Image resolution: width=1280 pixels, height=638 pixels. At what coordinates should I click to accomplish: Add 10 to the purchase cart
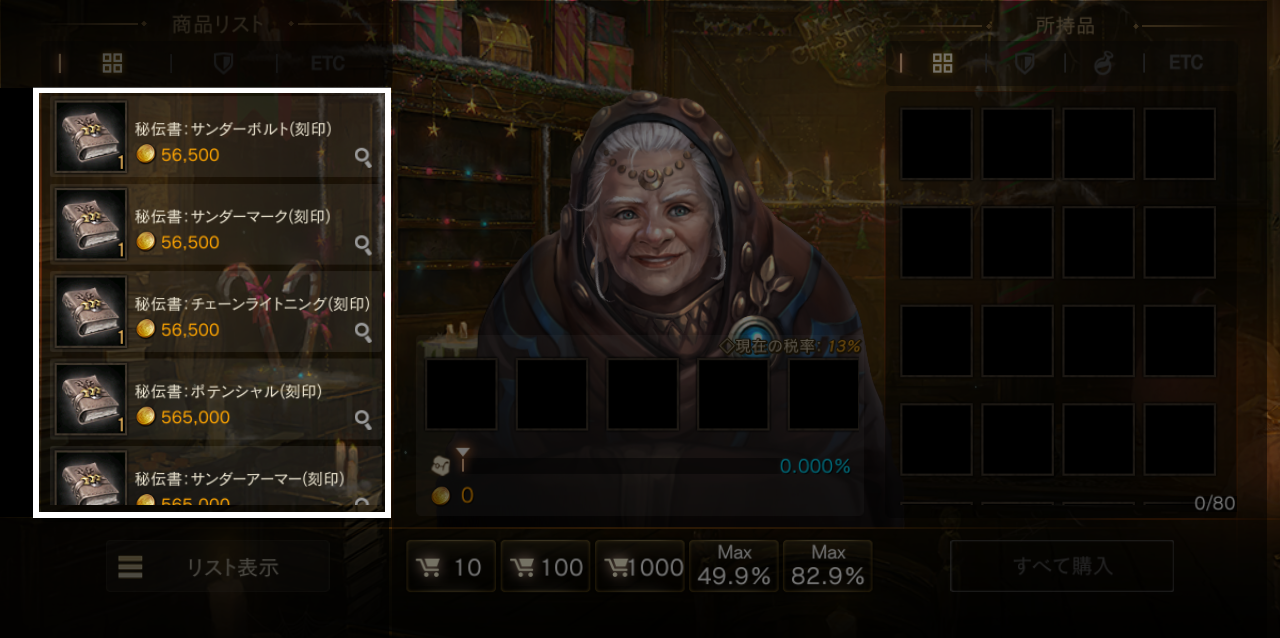(x=450, y=567)
